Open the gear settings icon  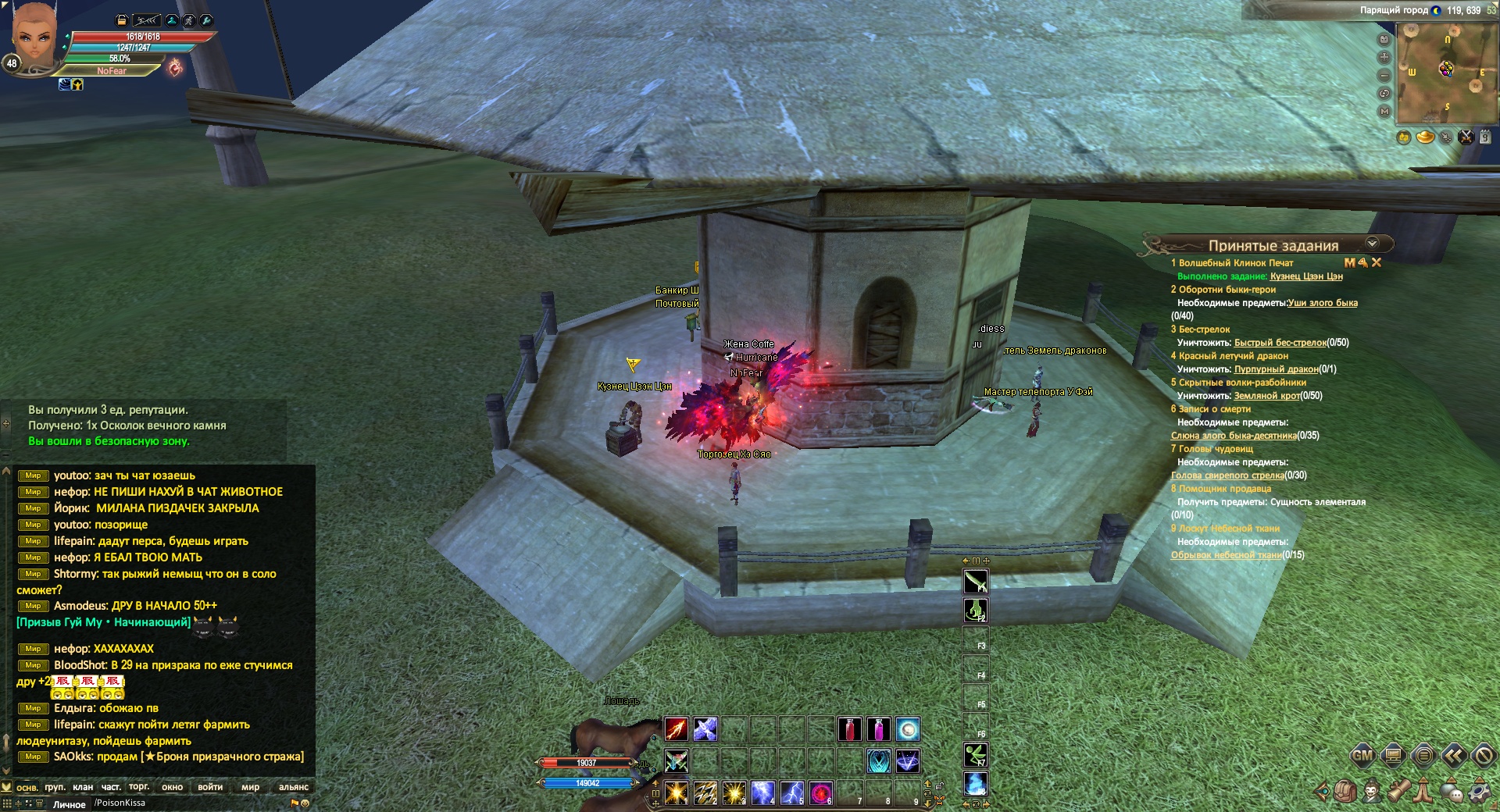1478,792
